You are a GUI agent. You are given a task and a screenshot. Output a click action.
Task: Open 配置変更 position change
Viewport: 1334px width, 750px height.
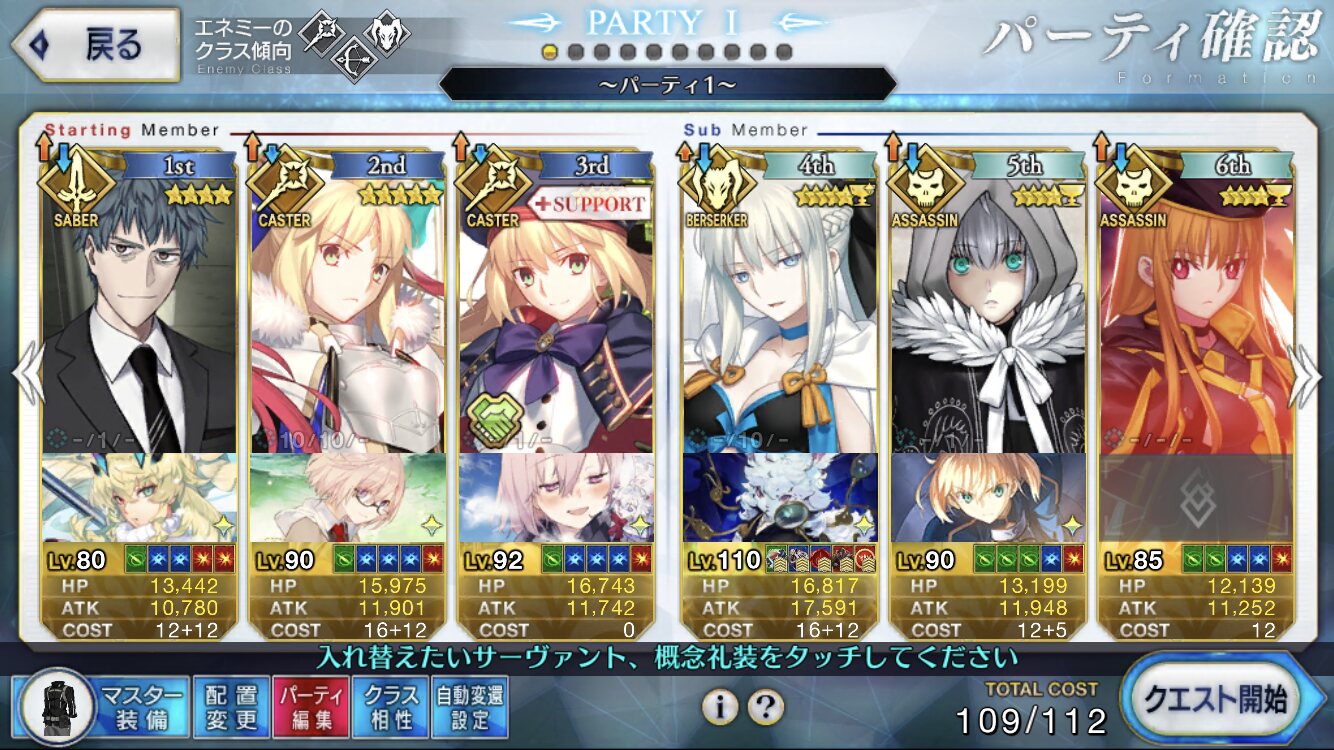[231, 707]
